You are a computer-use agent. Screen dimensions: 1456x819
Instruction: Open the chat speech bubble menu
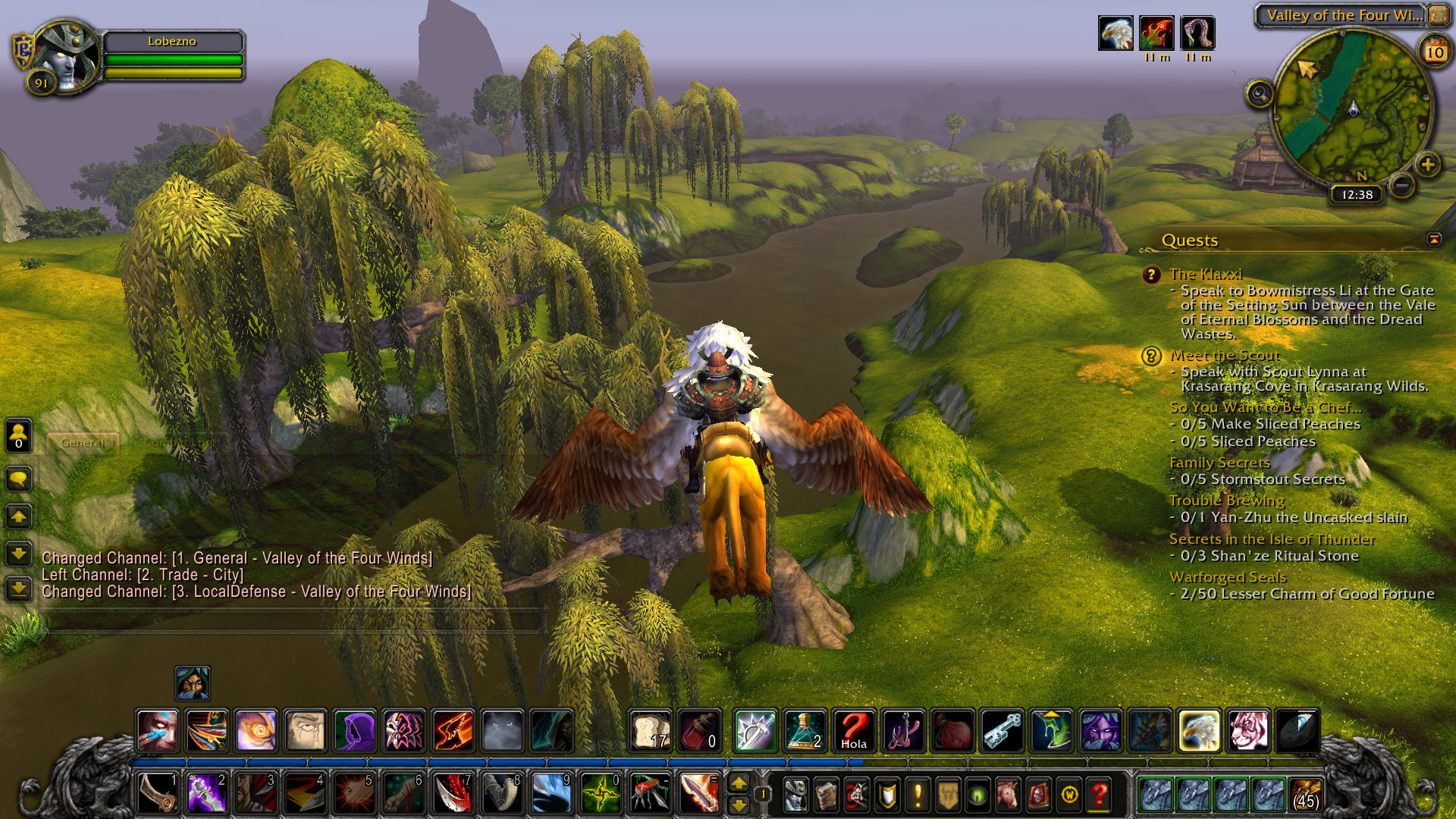(18, 479)
